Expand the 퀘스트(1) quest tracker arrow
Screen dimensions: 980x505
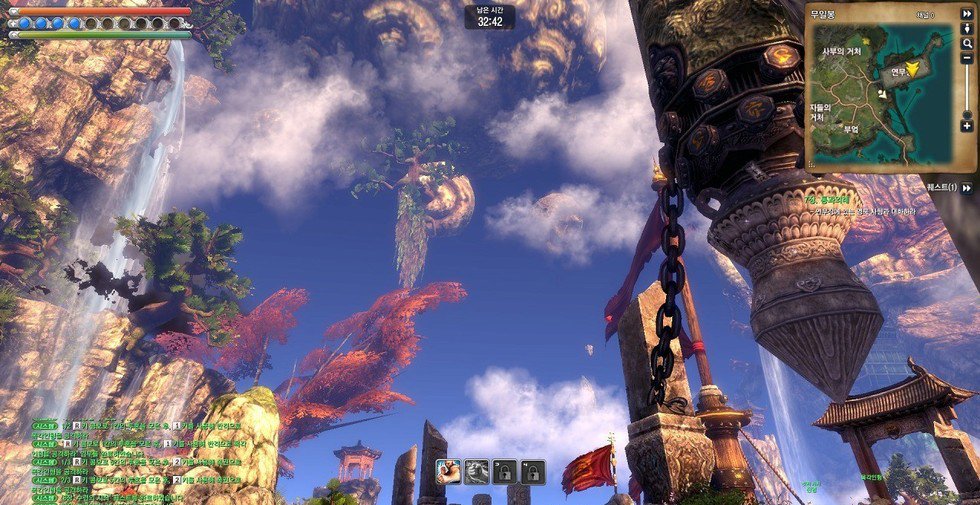(967, 188)
